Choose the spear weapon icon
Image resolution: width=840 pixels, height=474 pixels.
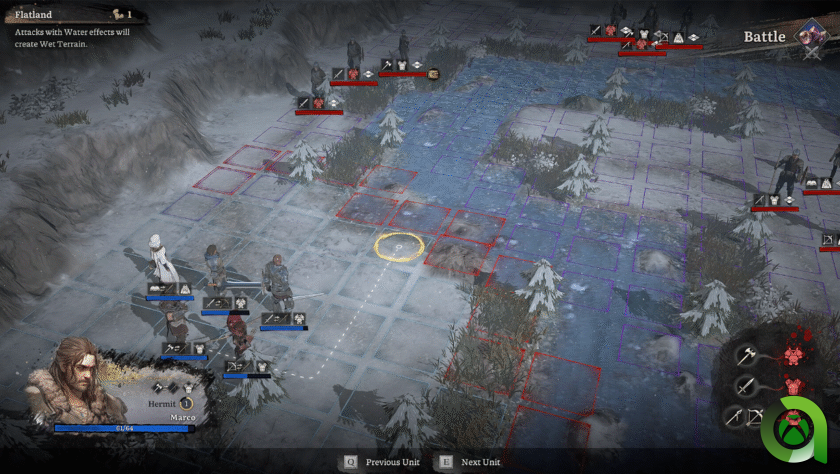(x=734, y=418)
